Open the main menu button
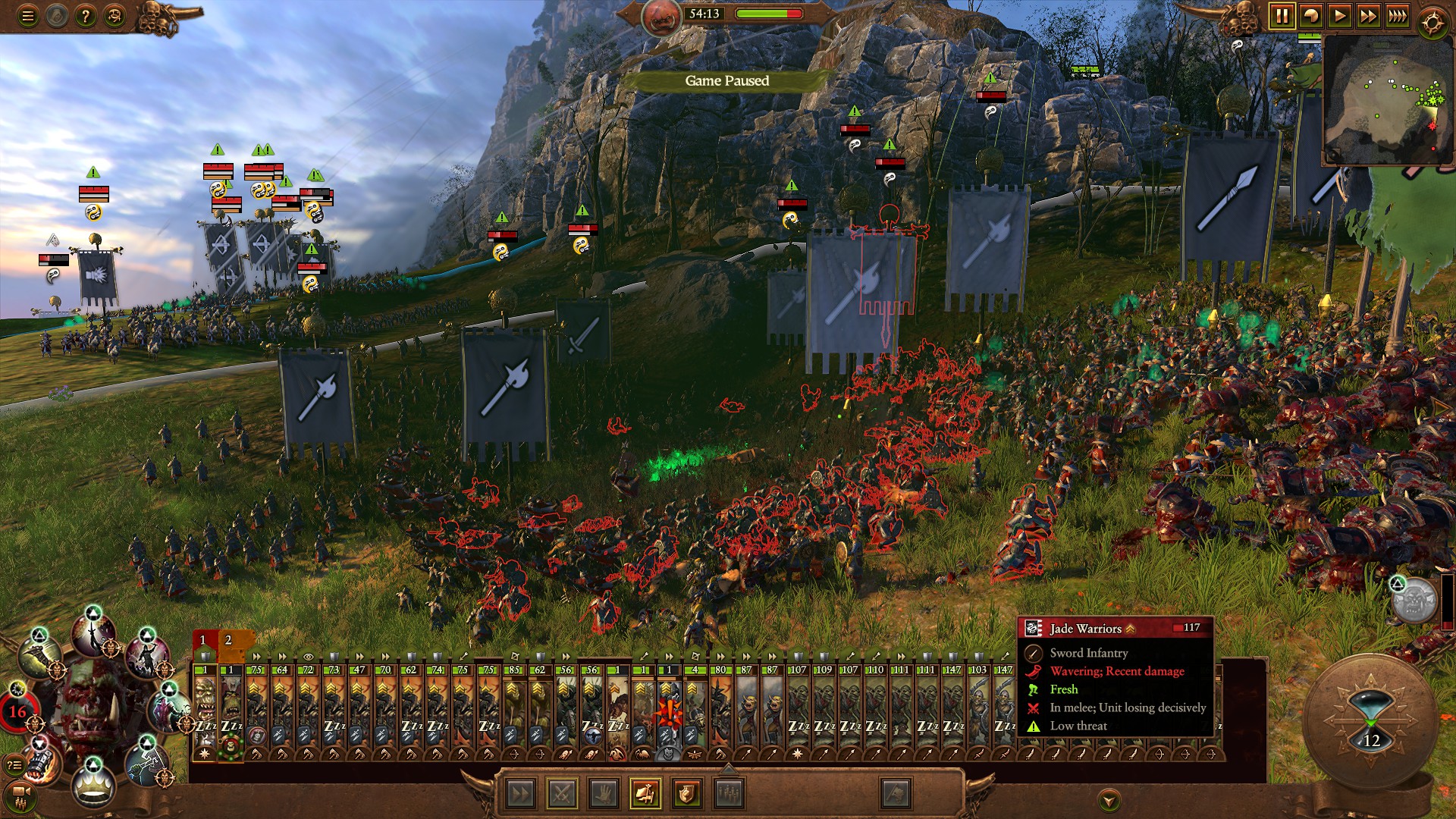This screenshot has height=819, width=1456. 27,16
